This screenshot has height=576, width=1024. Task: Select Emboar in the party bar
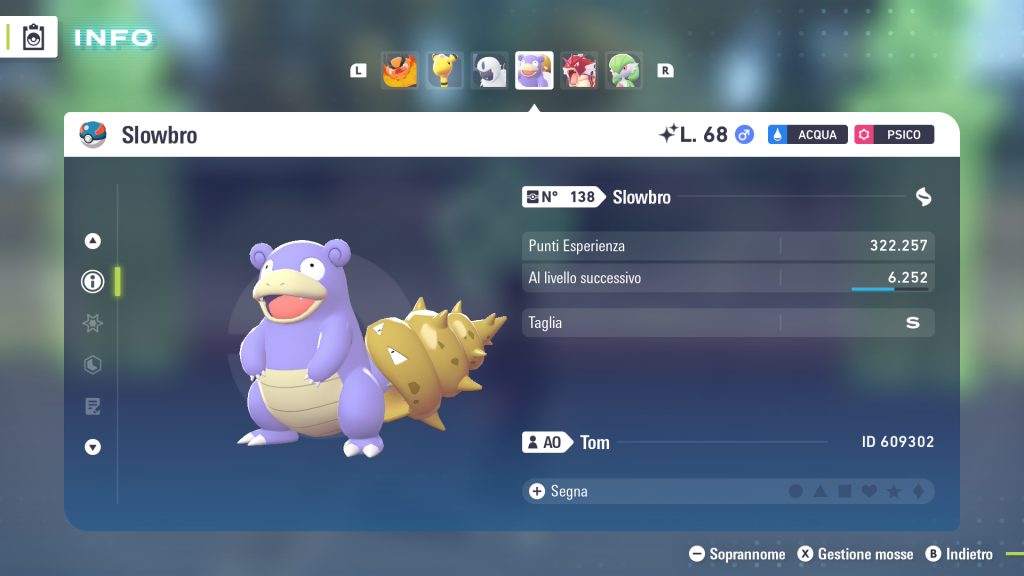[x=400, y=71]
